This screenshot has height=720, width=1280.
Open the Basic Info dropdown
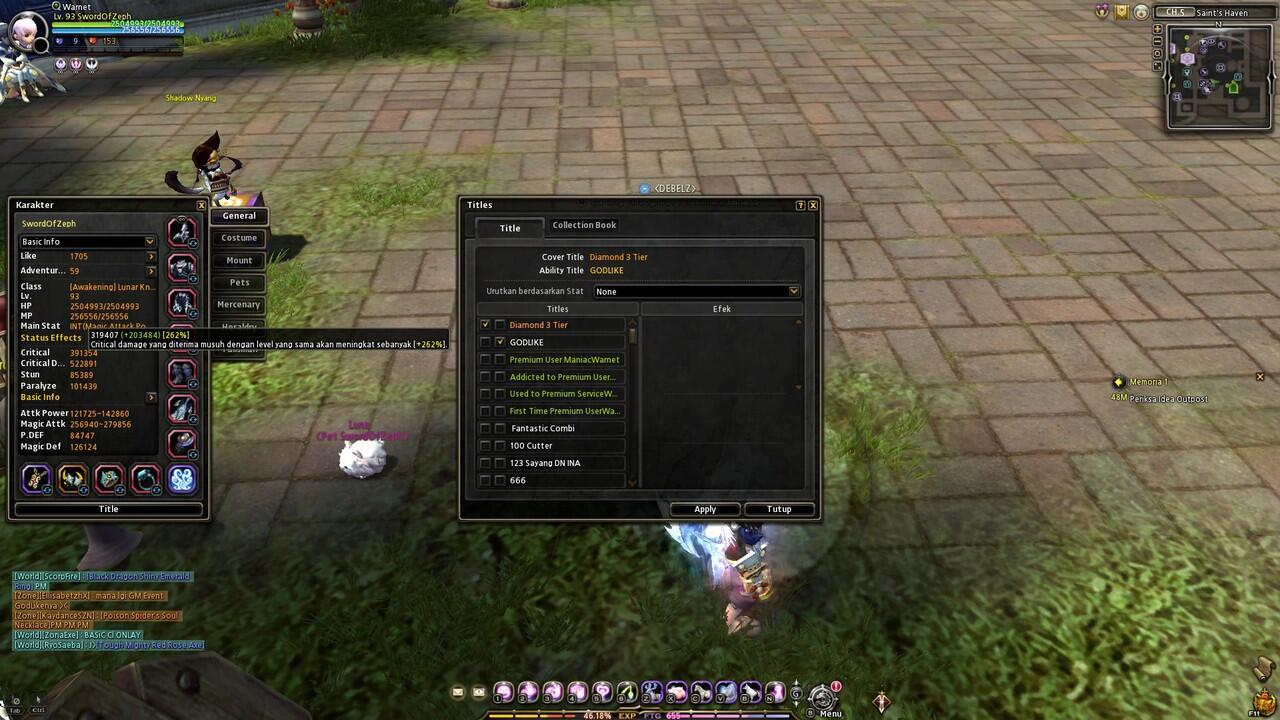88,242
